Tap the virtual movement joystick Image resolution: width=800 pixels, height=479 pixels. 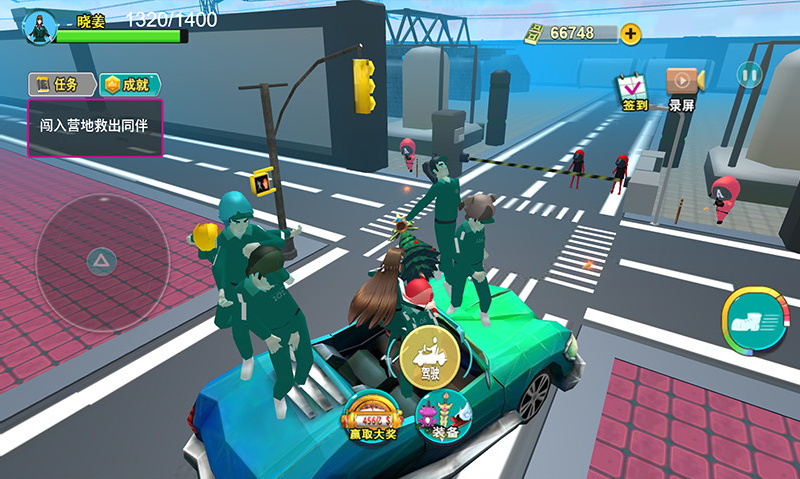(x=102, y=262)
